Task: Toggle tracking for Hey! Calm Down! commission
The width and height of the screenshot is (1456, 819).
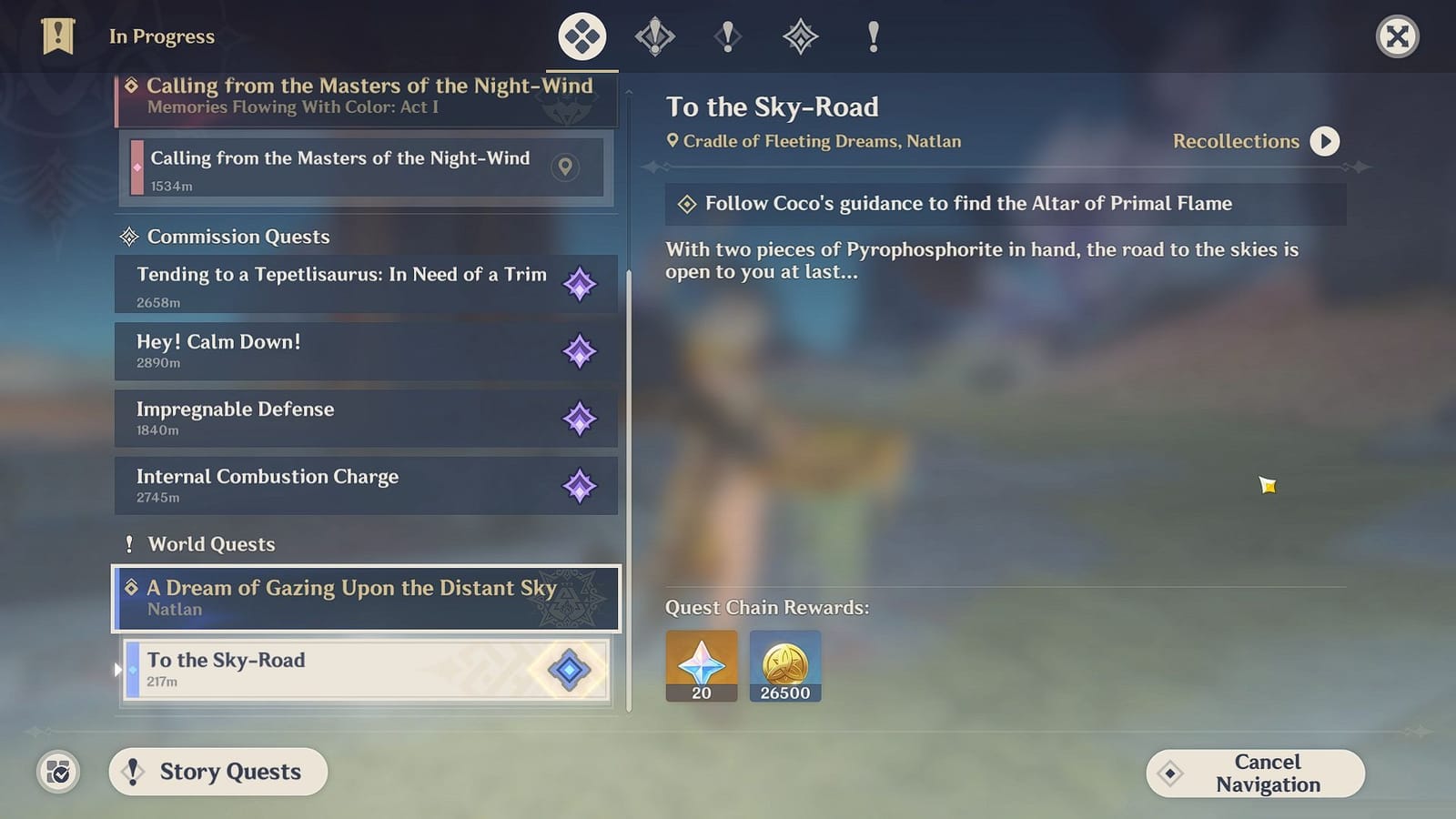Action: pos(581,351)
